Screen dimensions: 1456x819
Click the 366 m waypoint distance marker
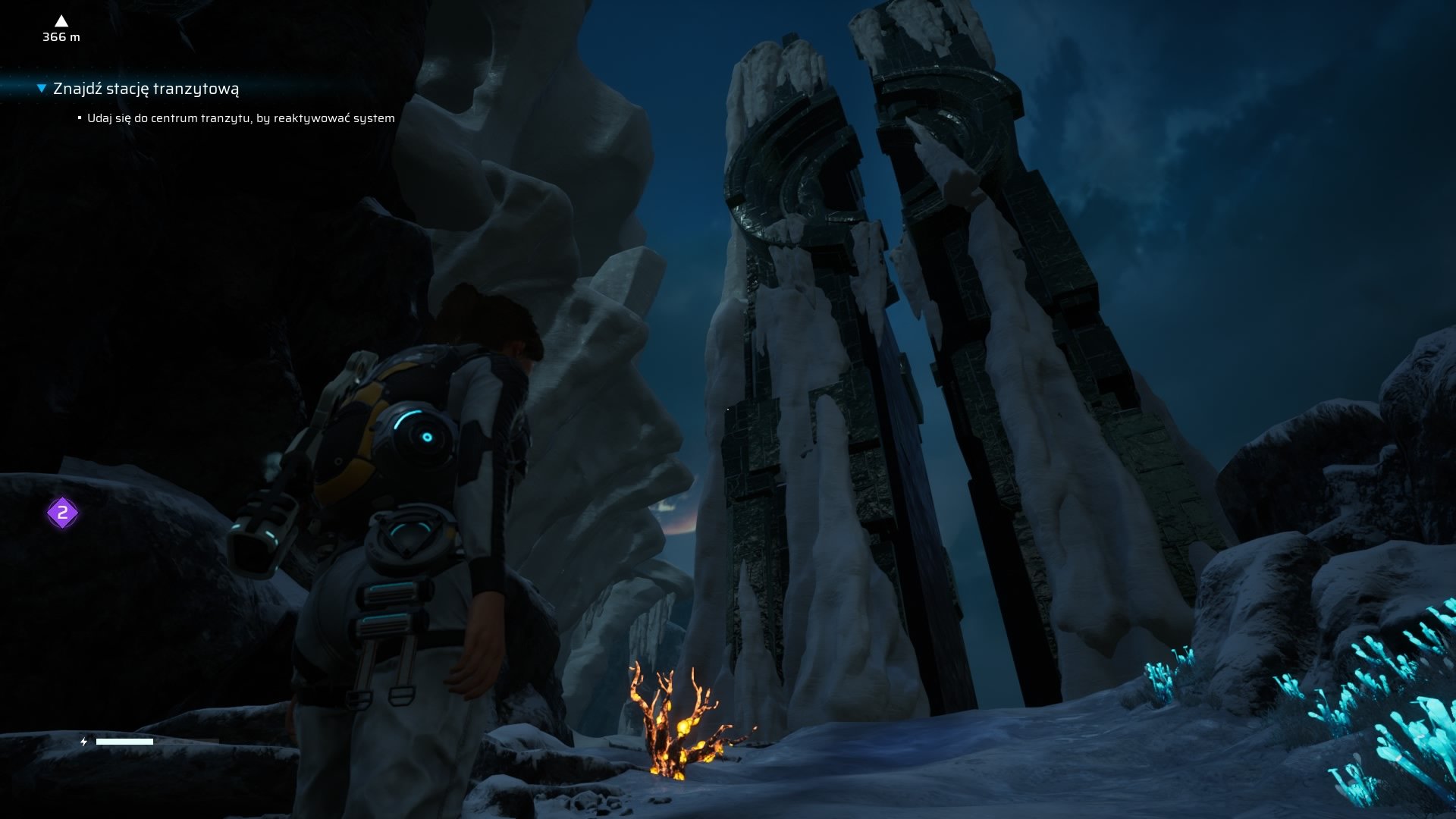point(61,30)
